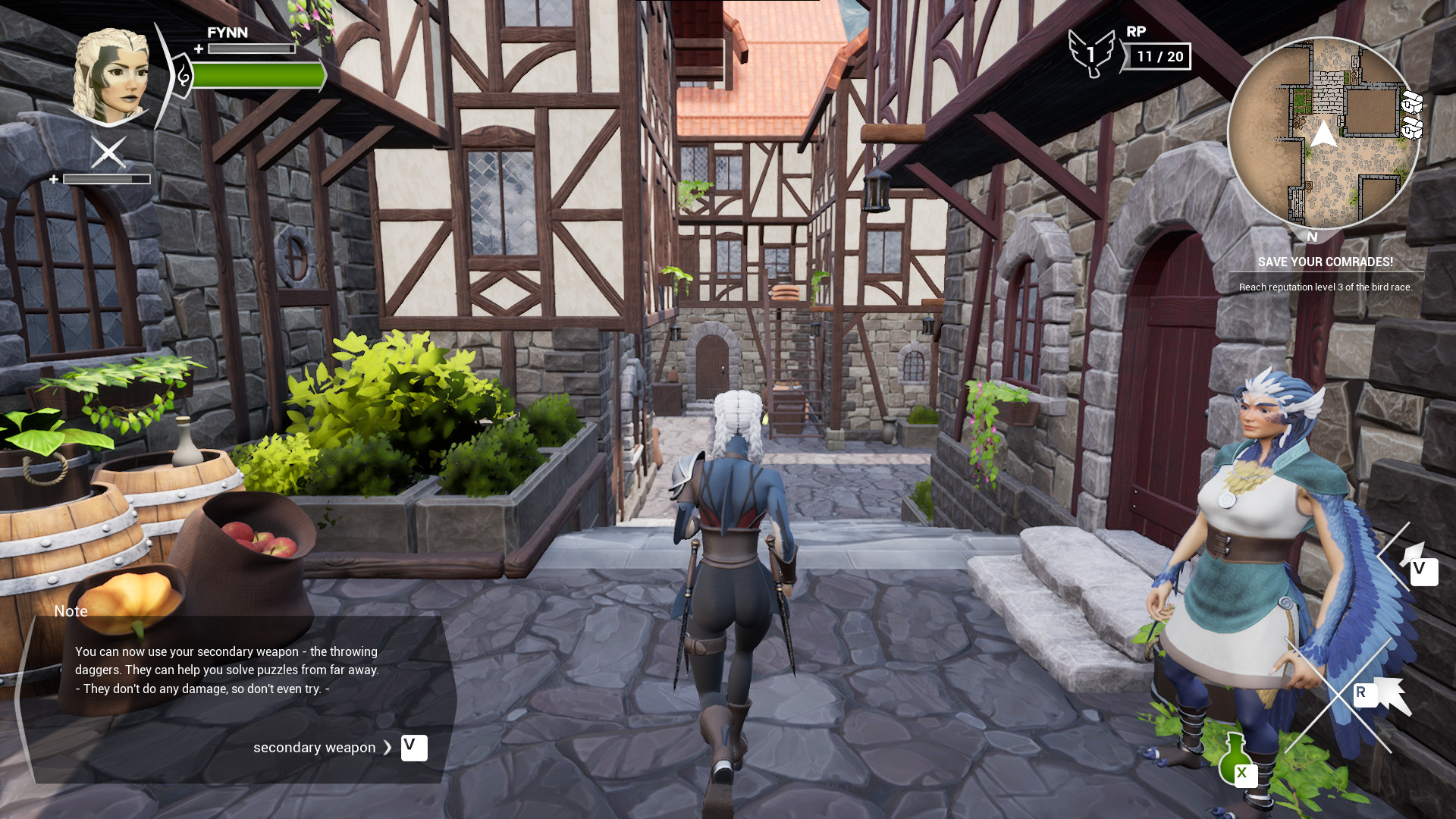Toggle the swirl emblem on the health bar shield
1456x819 pixels.
[x=182, y=76]
